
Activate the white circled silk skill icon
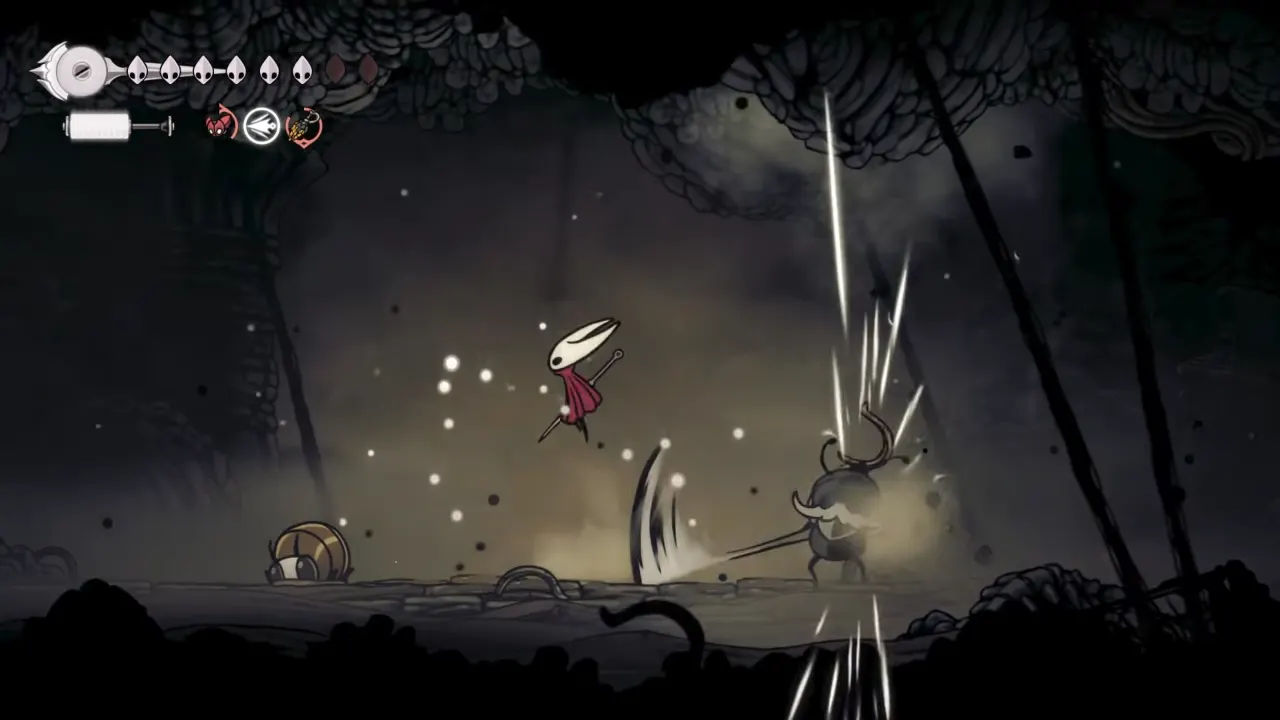[x=262, y=126]
